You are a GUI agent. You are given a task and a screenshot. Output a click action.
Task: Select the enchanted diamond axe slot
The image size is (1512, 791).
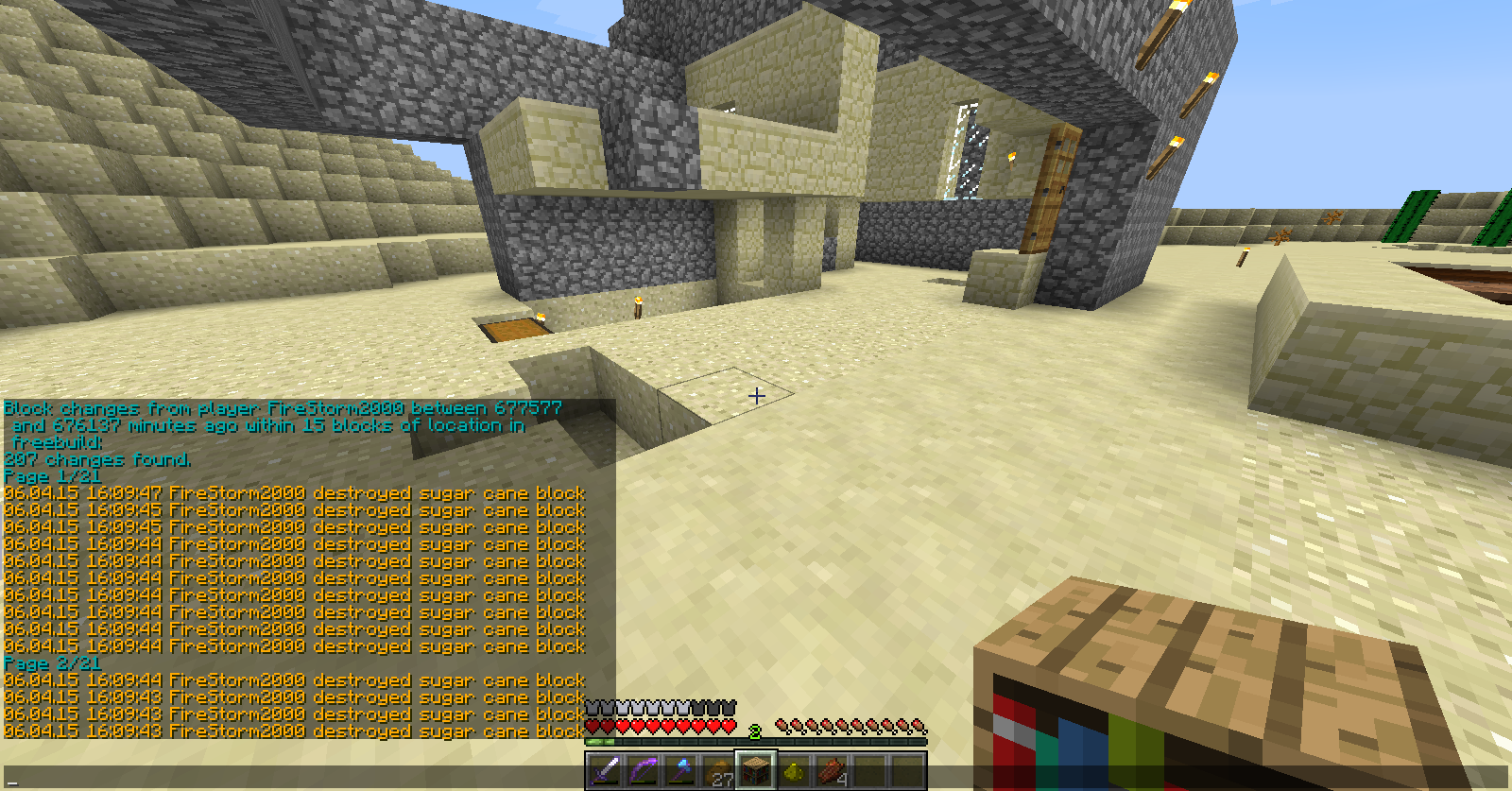(680, 770)
